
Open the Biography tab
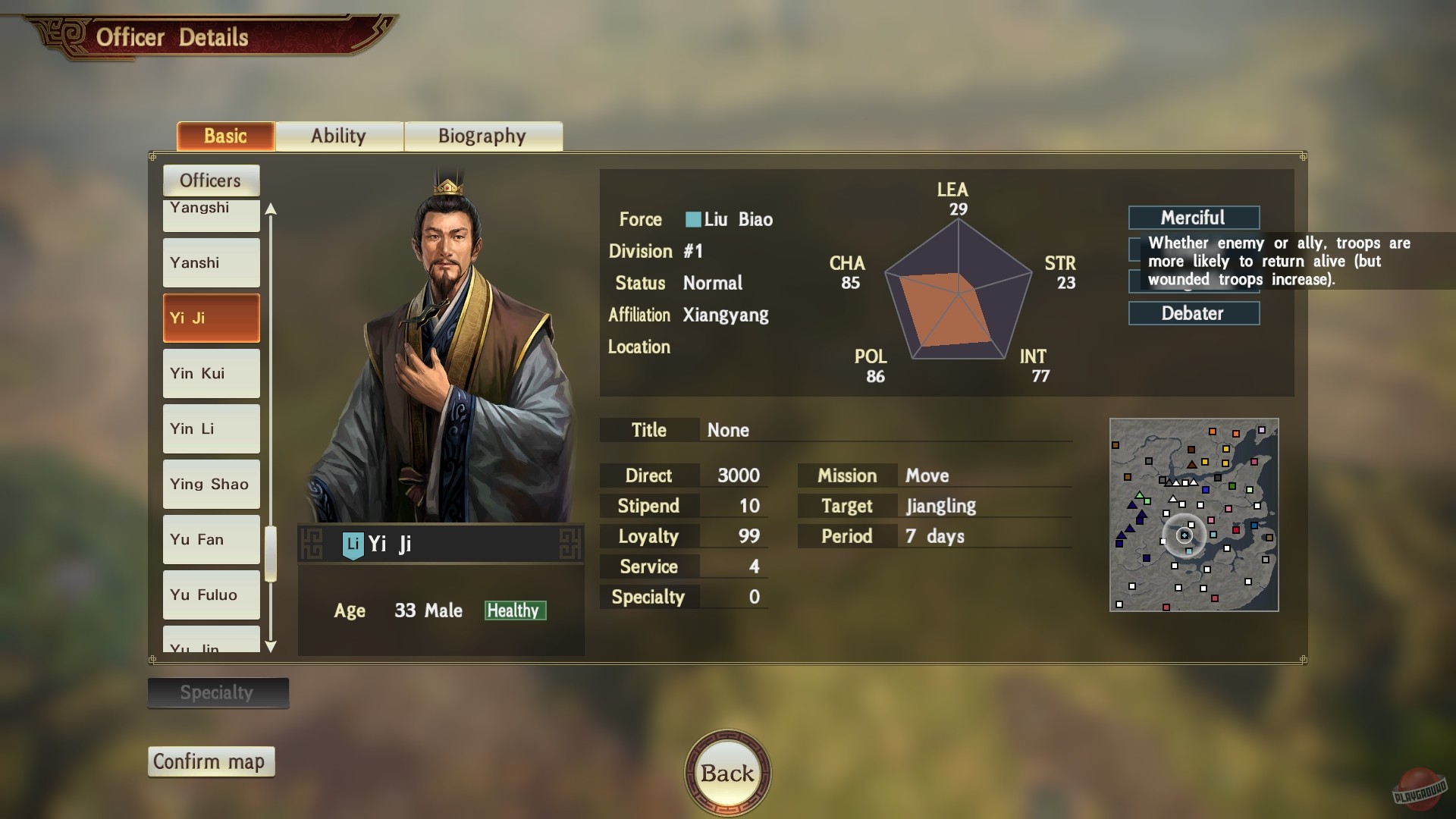(483, 136)
